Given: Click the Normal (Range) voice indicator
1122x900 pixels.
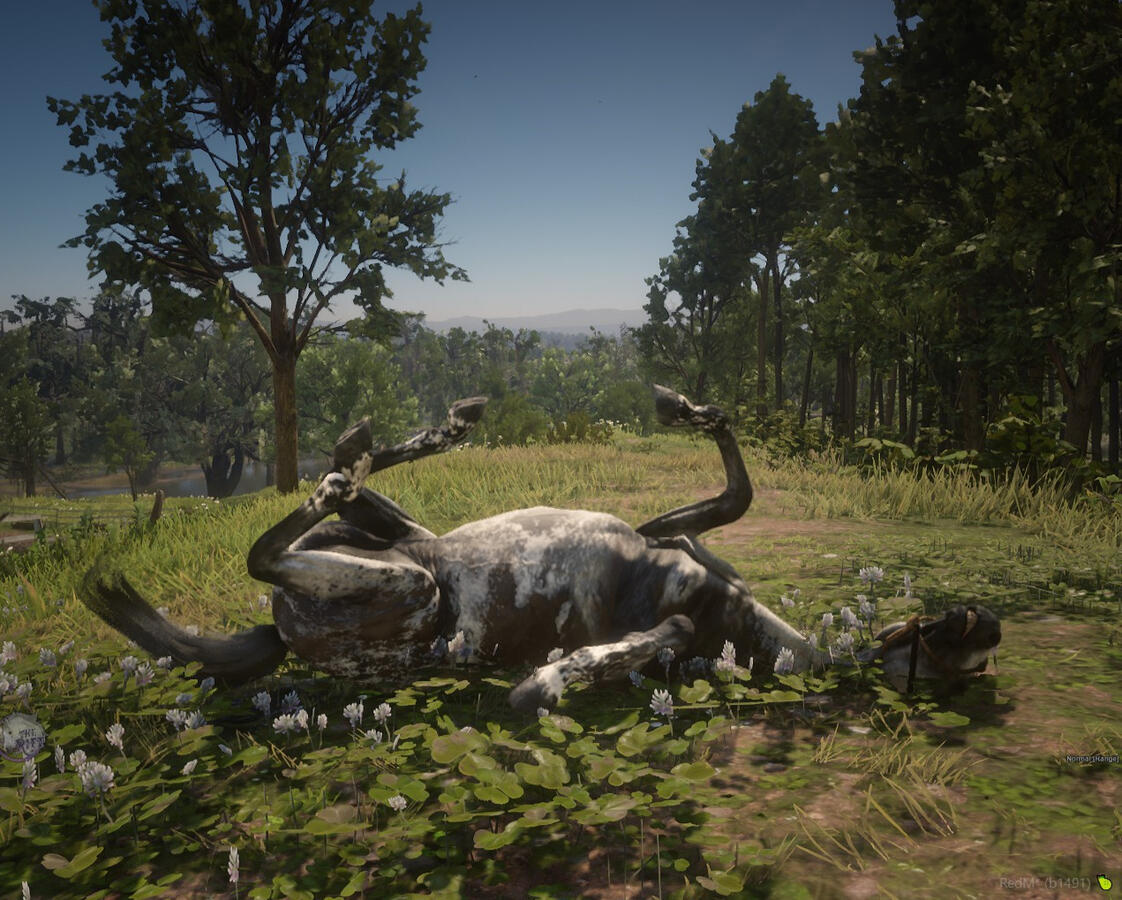Looking at the screenshot, I should pyautogui.click(x=1090, y=760).
